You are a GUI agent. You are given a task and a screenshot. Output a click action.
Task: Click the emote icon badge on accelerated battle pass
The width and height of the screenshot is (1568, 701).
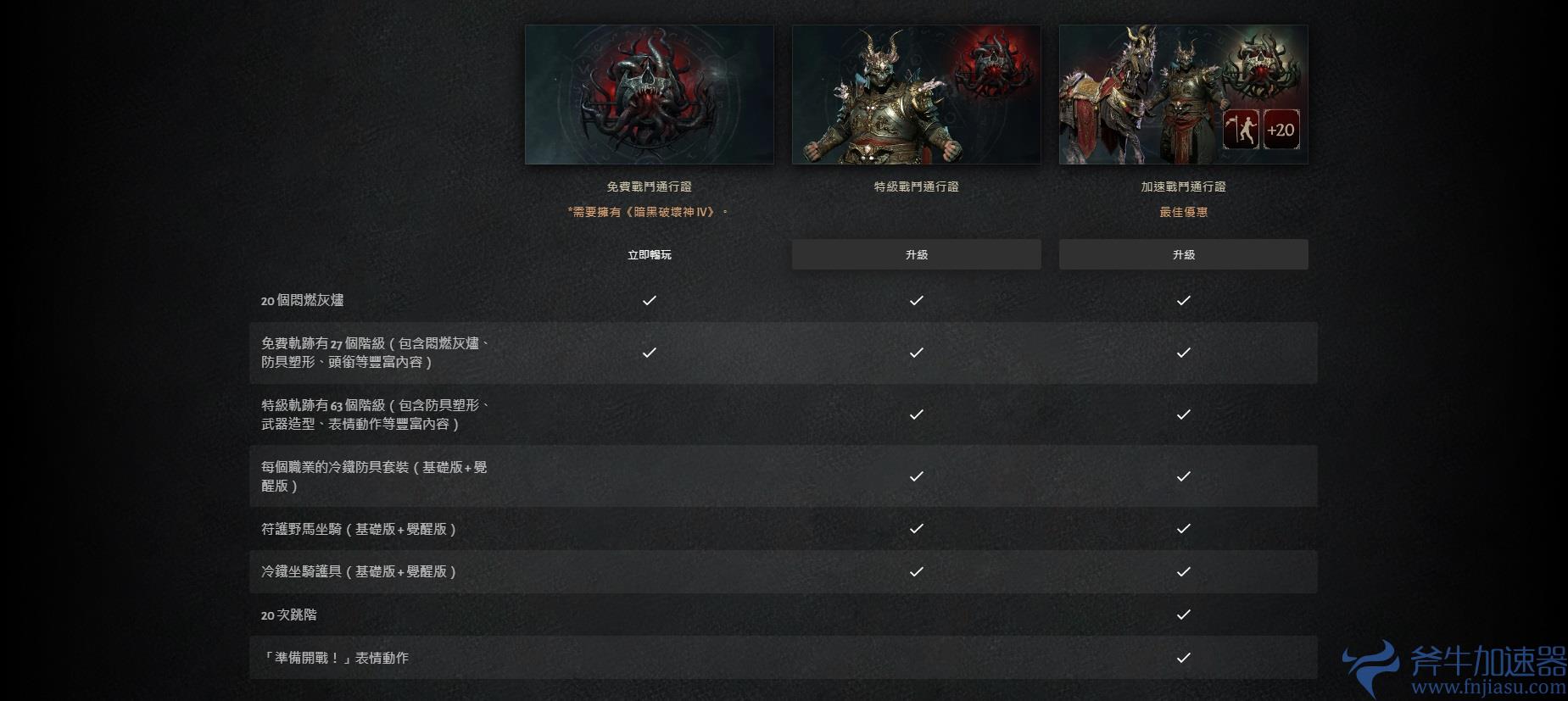pos(1240,129)
